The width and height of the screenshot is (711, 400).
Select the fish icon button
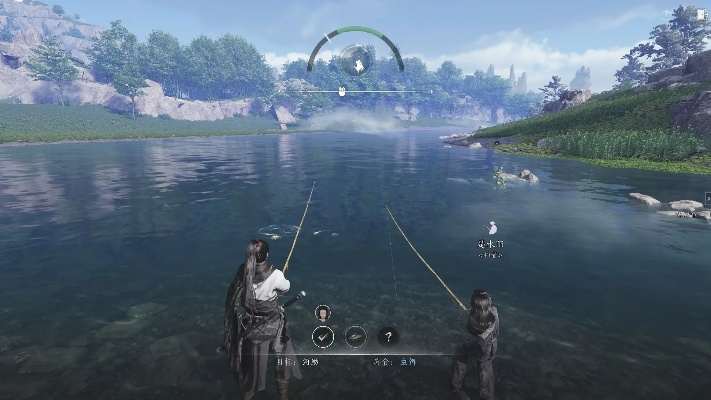point(355,336)
